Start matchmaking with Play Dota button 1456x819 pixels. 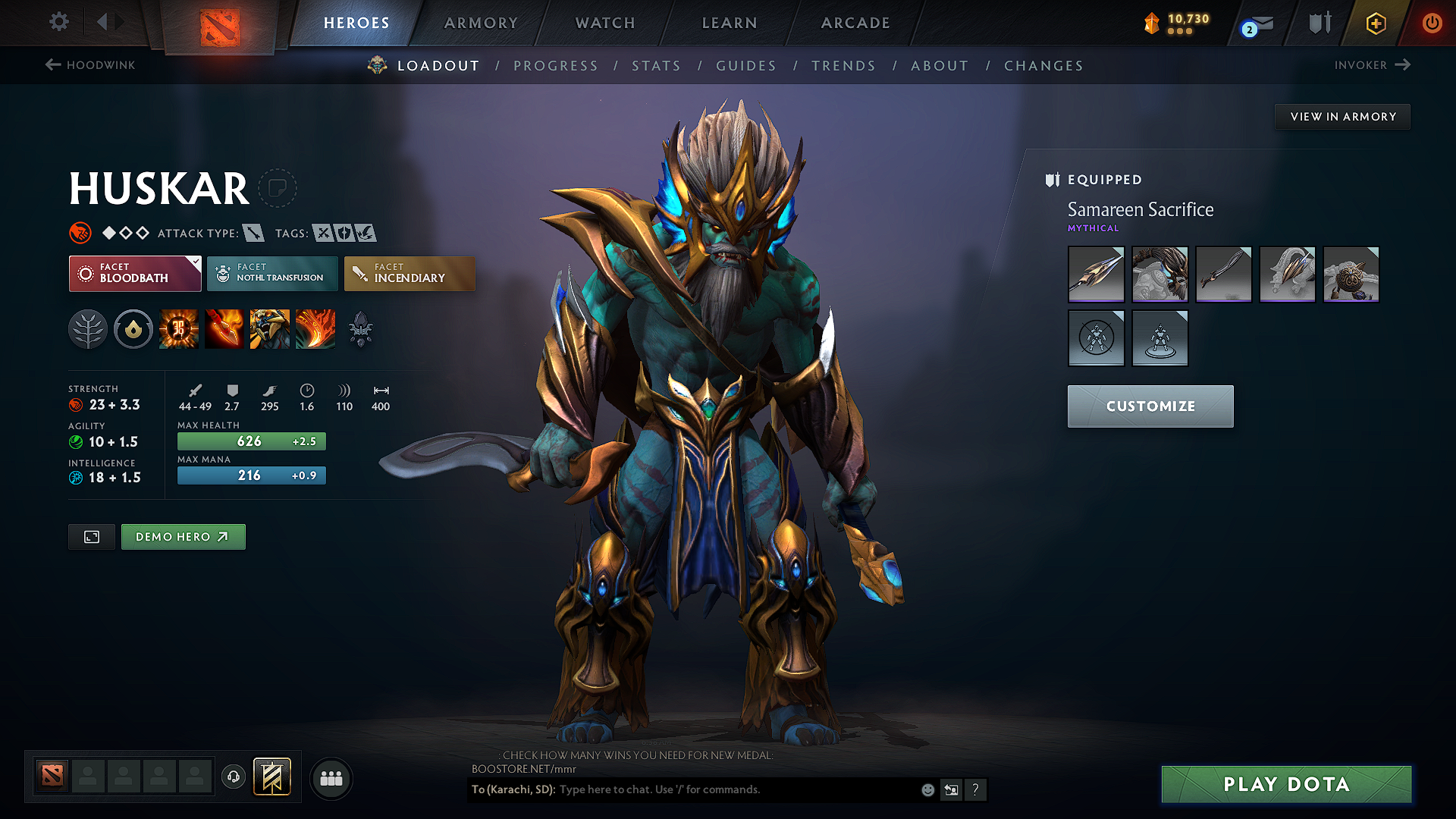(x=1286, y=784)
